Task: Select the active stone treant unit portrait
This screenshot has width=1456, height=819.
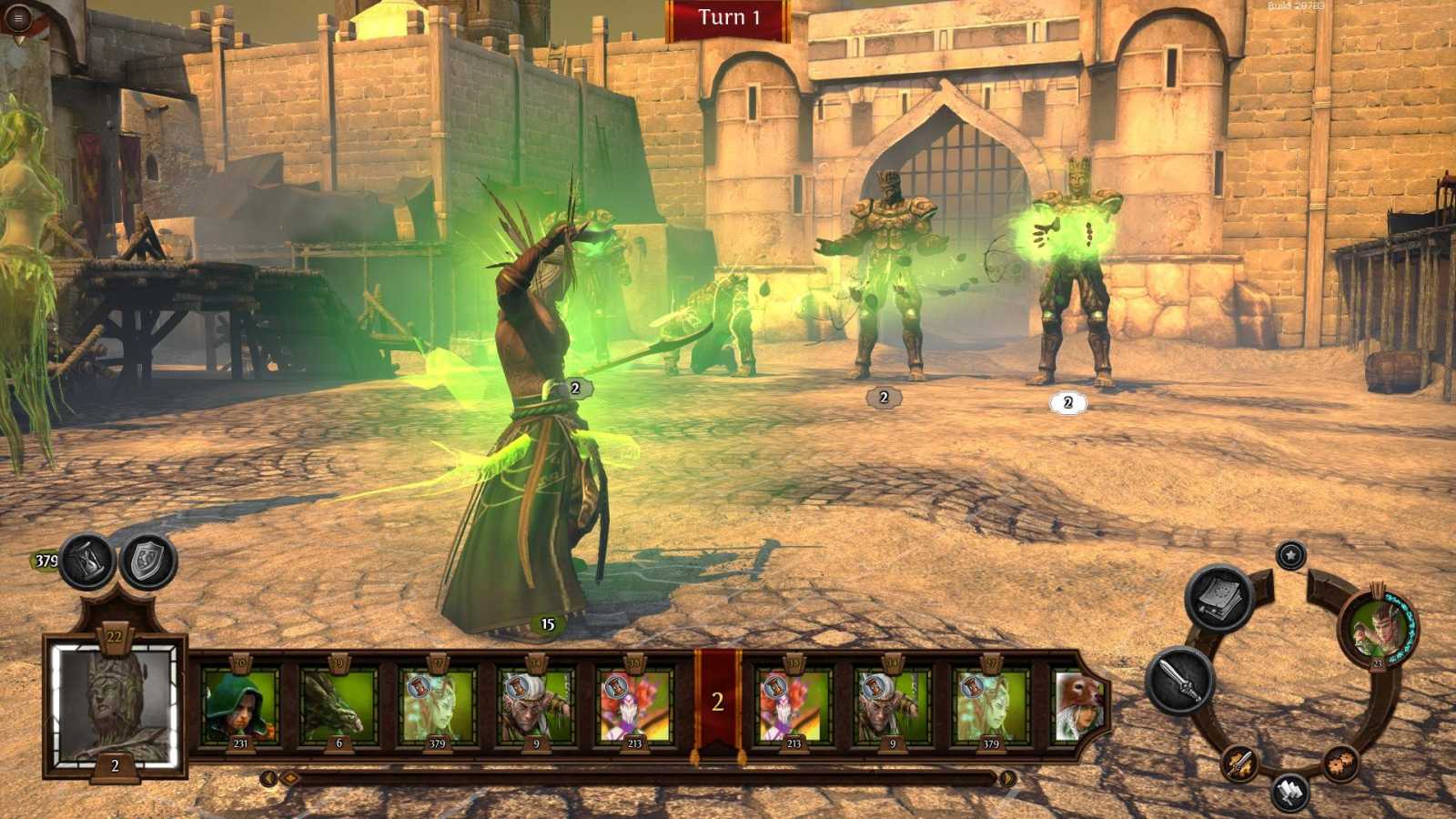Action: 115,704
